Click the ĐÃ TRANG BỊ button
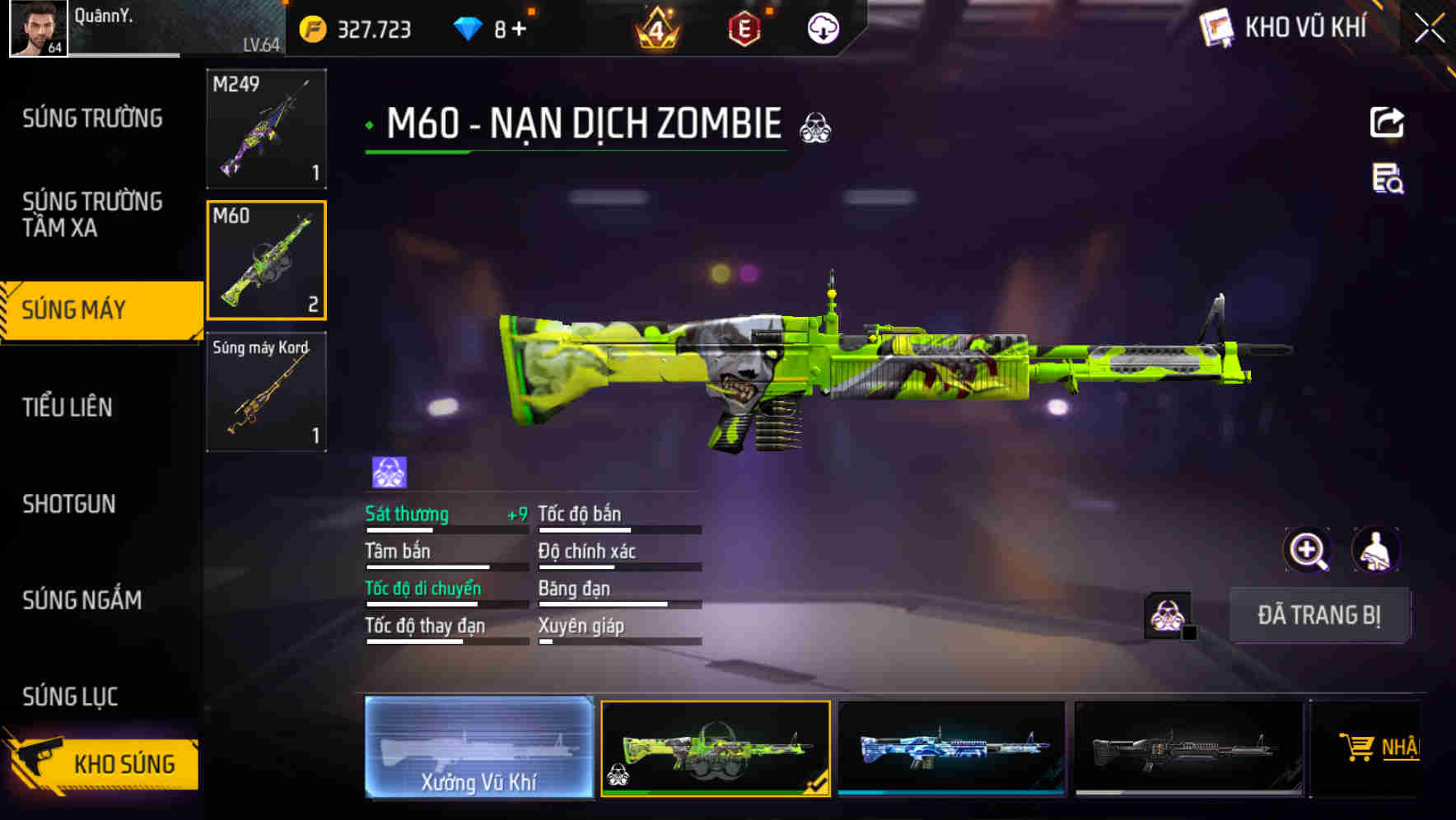The height and width of the screenshot is (820, 1456). (x=1321, y=615)
